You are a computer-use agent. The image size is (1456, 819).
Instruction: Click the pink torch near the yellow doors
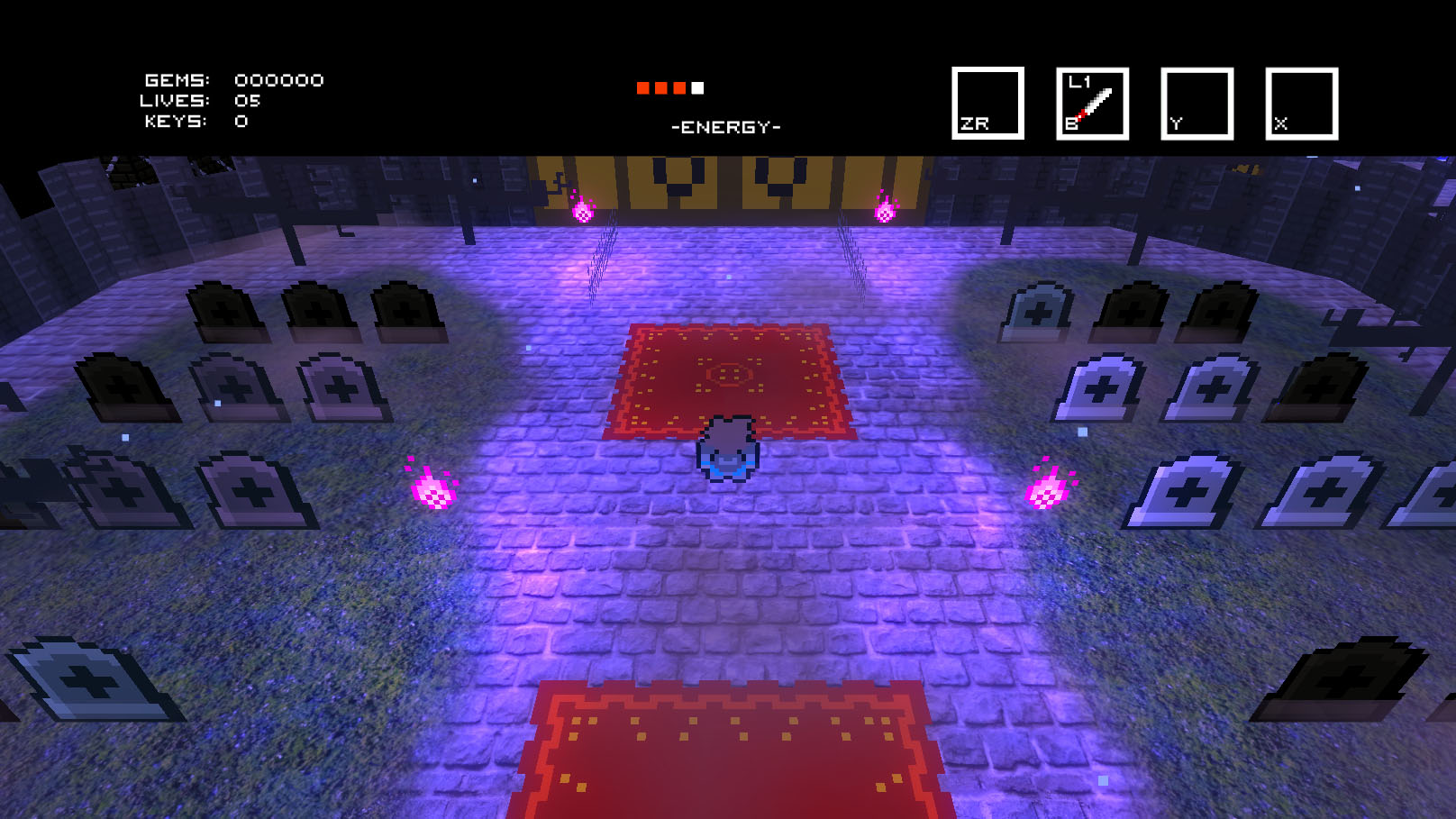(584, 210)
